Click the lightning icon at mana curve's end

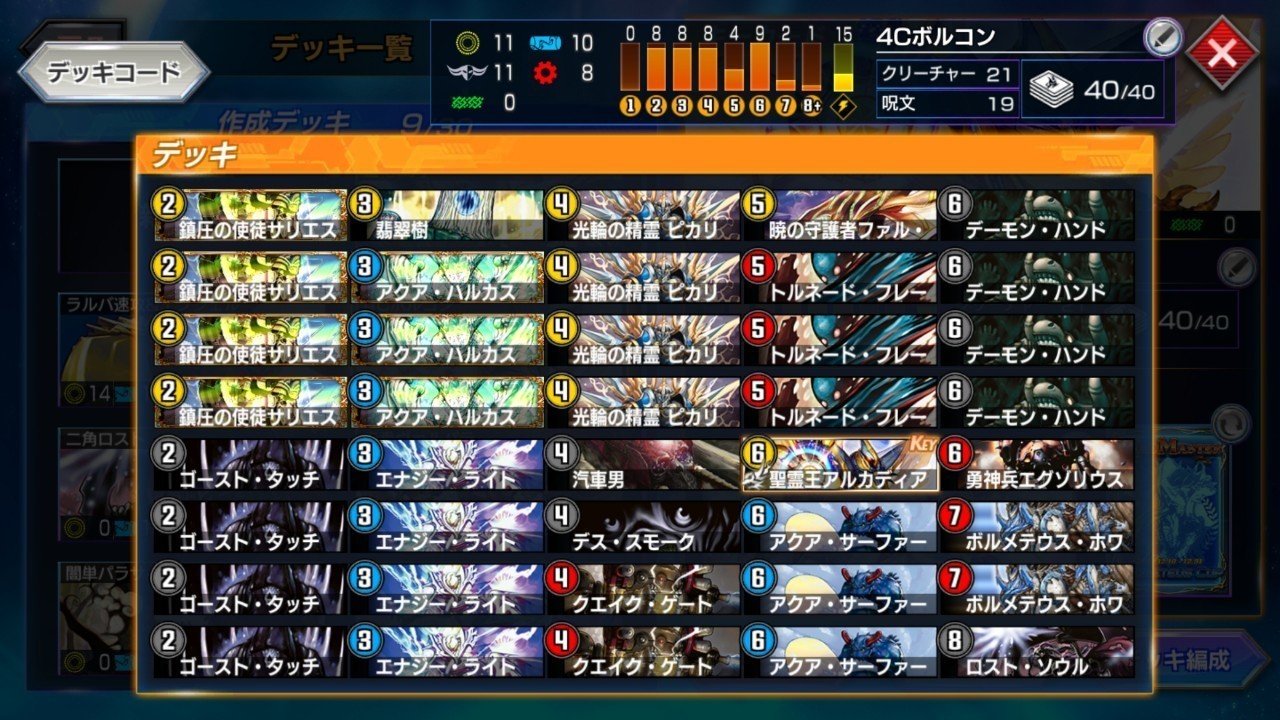[843, 103]
